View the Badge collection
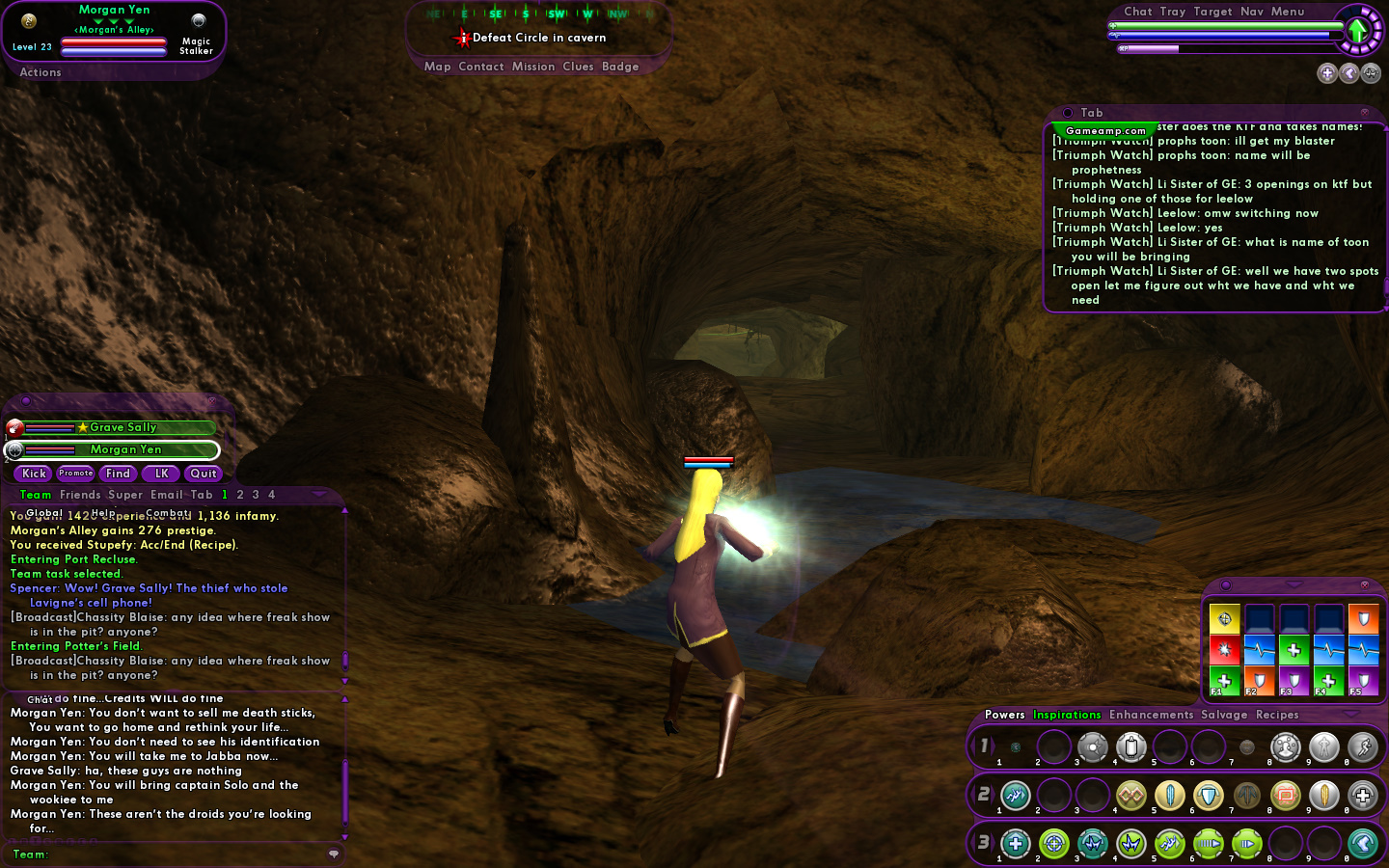Screen dimensions: 1389x868 620,67
